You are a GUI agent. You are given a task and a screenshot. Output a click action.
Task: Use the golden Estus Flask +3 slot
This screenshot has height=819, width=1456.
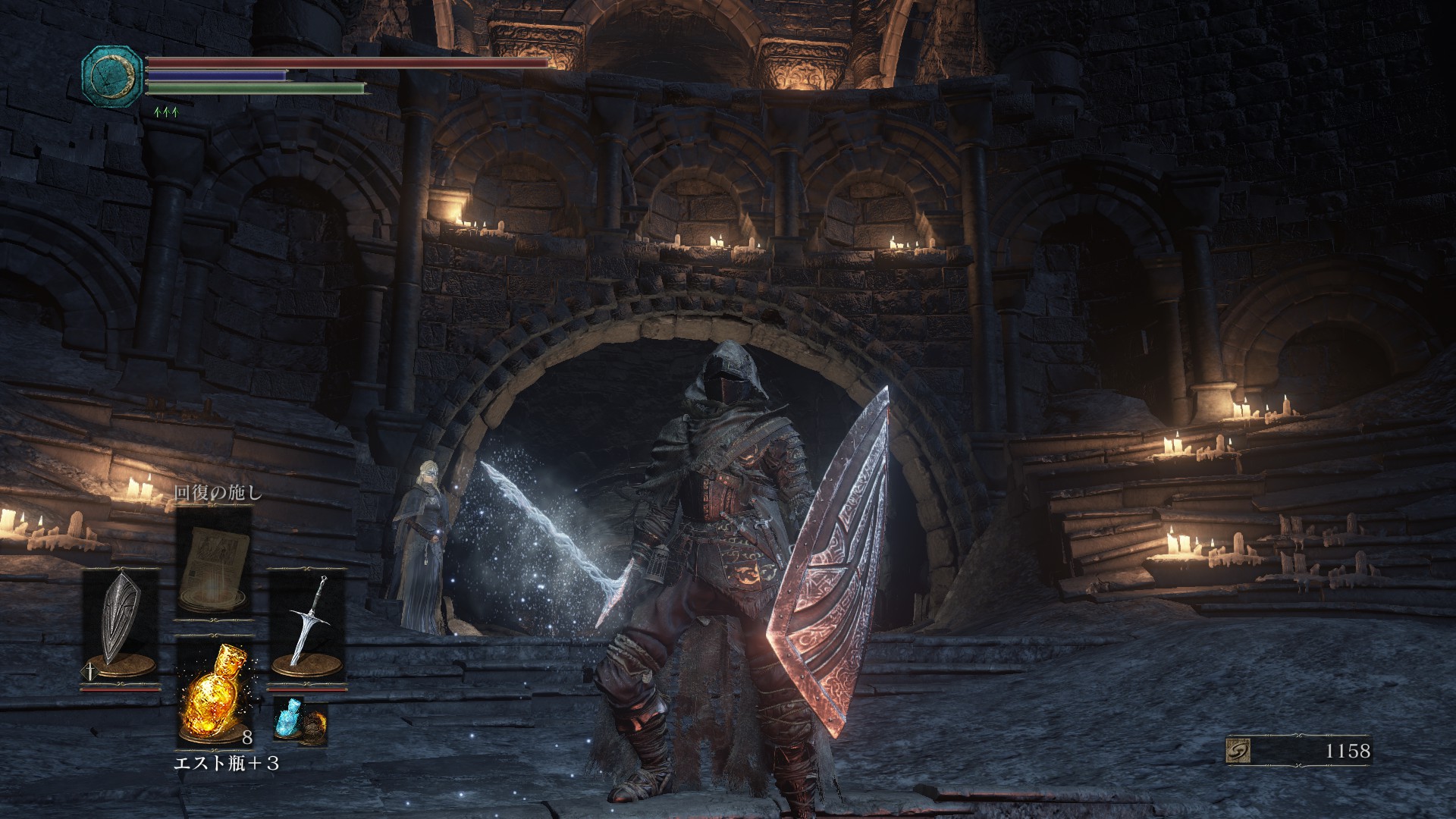(x=214, y=692)
